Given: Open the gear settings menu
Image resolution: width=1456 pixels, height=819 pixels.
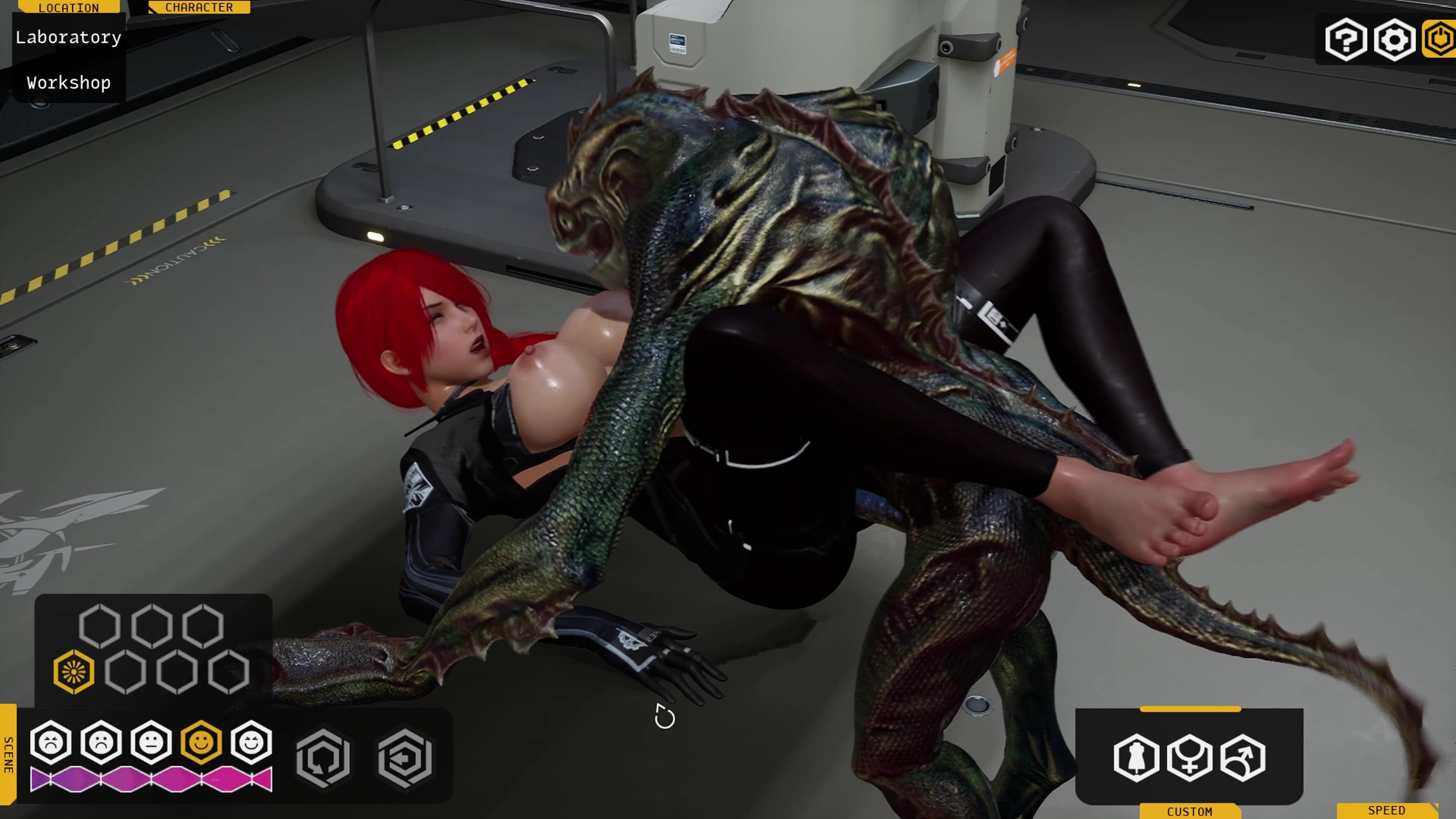Looking at the screenshot, I should pos(1395,39).
